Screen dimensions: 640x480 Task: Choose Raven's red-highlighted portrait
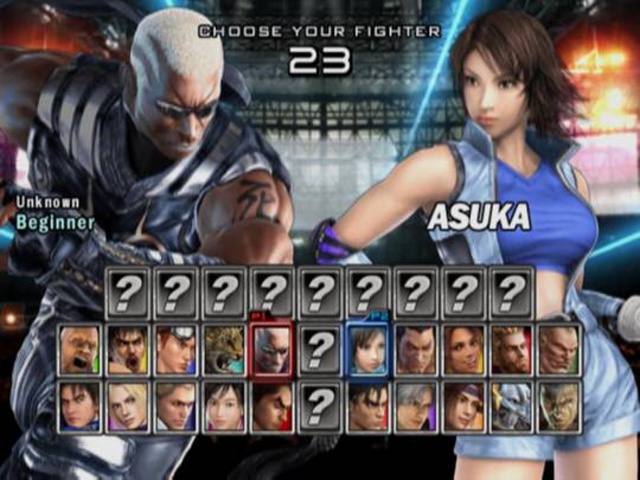coord(272,350)
